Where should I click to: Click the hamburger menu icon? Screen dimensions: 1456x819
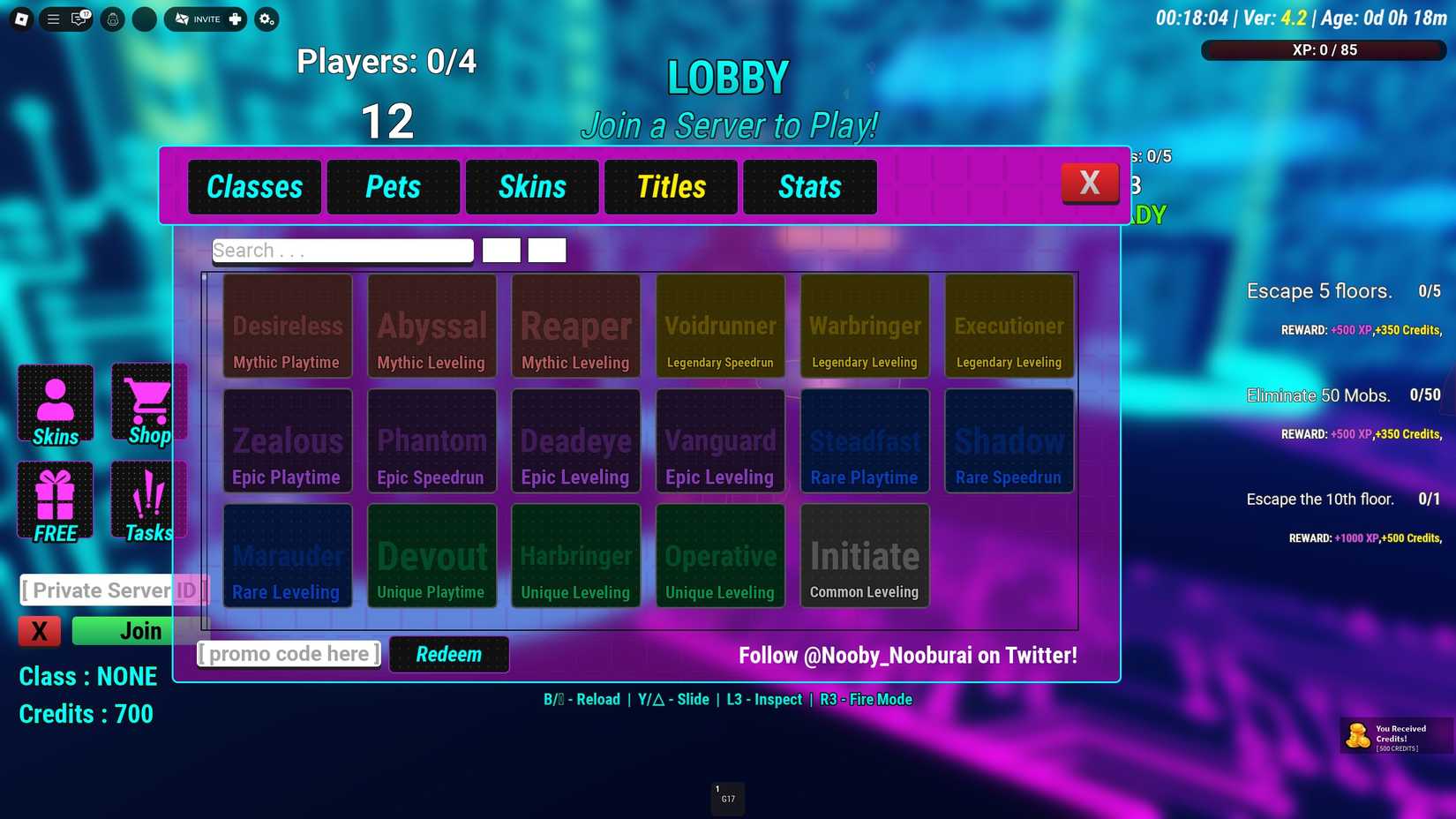tap(52, 19)
